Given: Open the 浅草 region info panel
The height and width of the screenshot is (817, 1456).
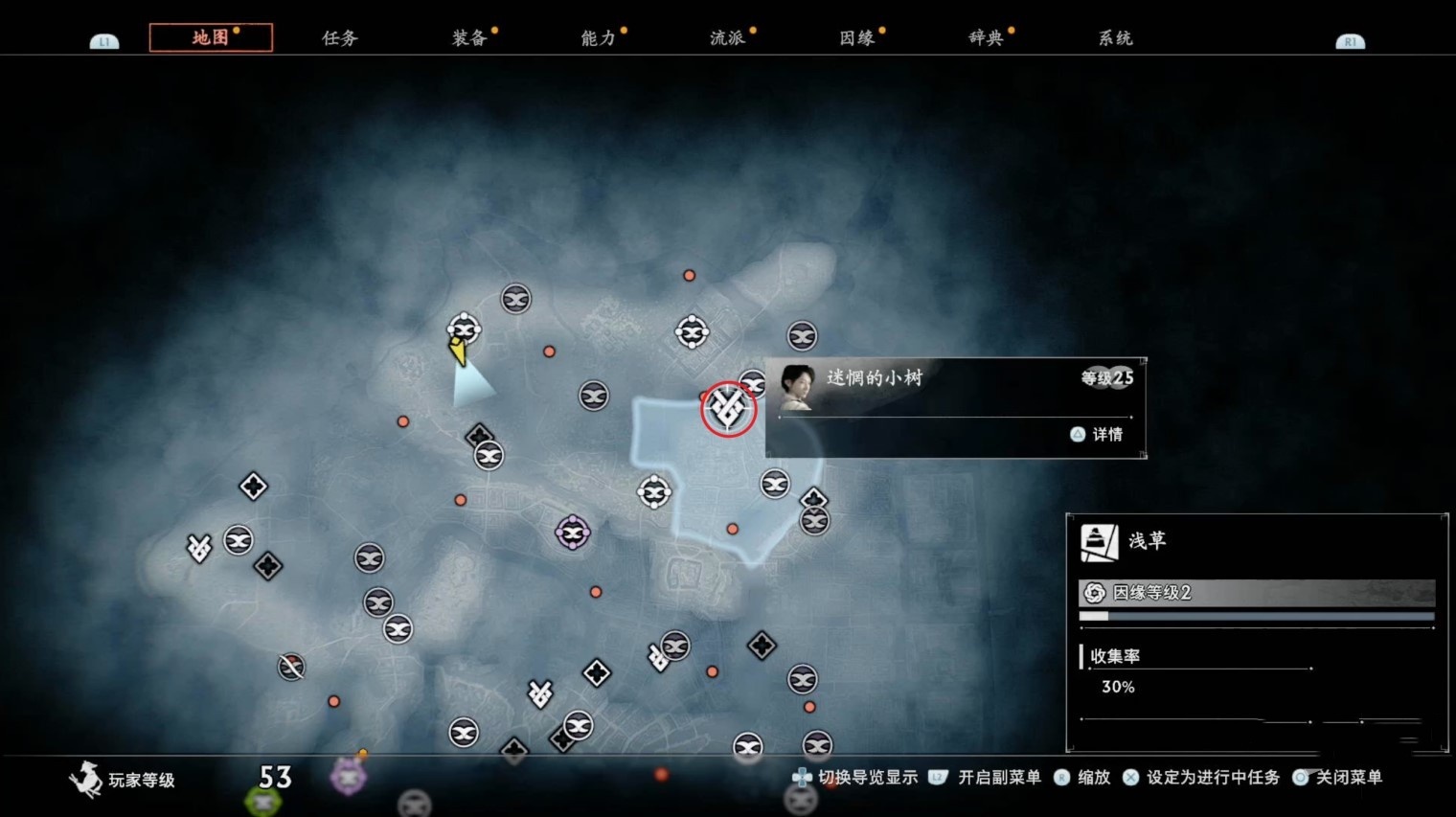Looking at the screenshot, I should coord(1146,541).
